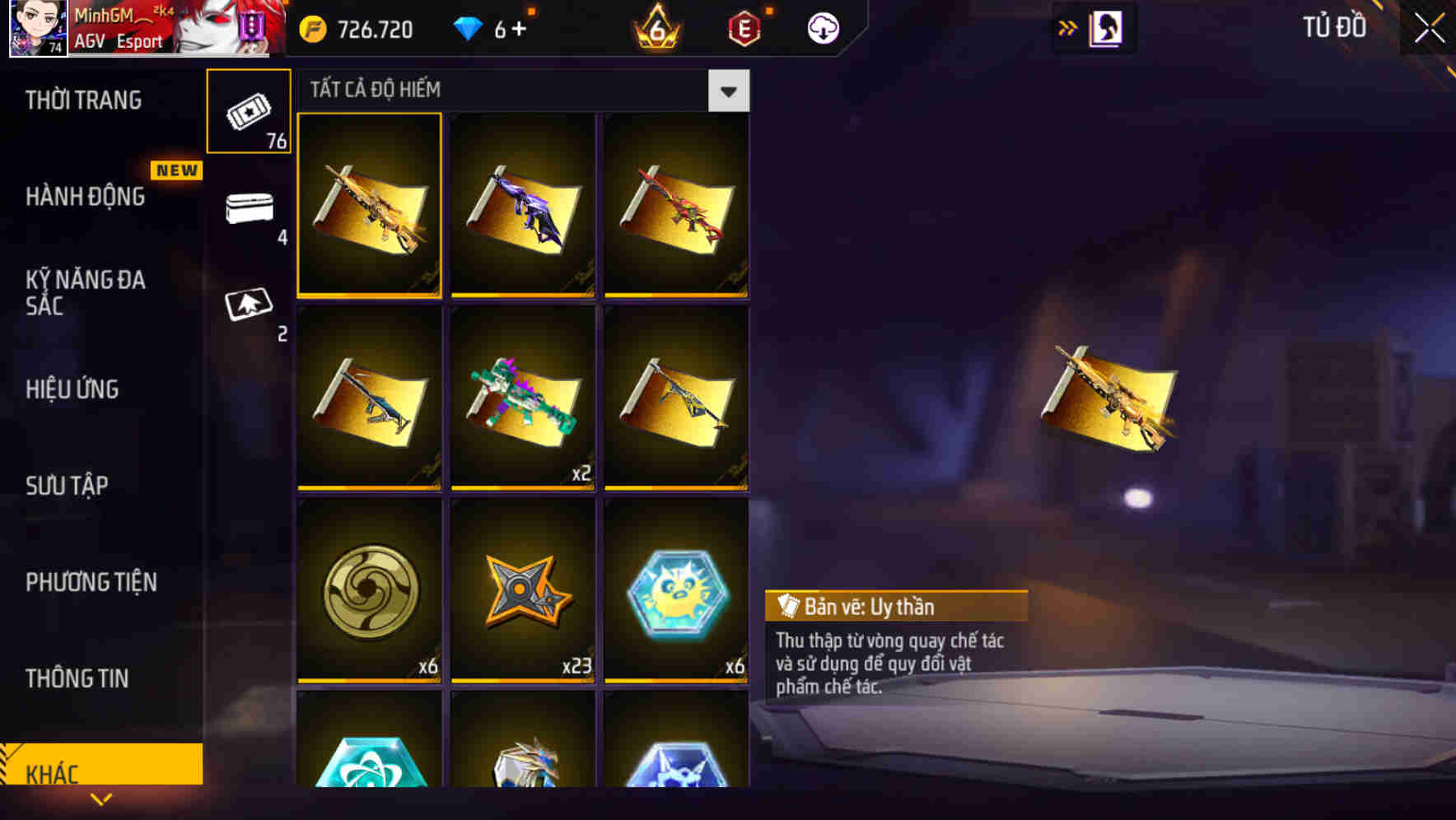Expand the sidebar with the double-arrow chevron
Viewport: 1456px width, 820px height.
1069,26
